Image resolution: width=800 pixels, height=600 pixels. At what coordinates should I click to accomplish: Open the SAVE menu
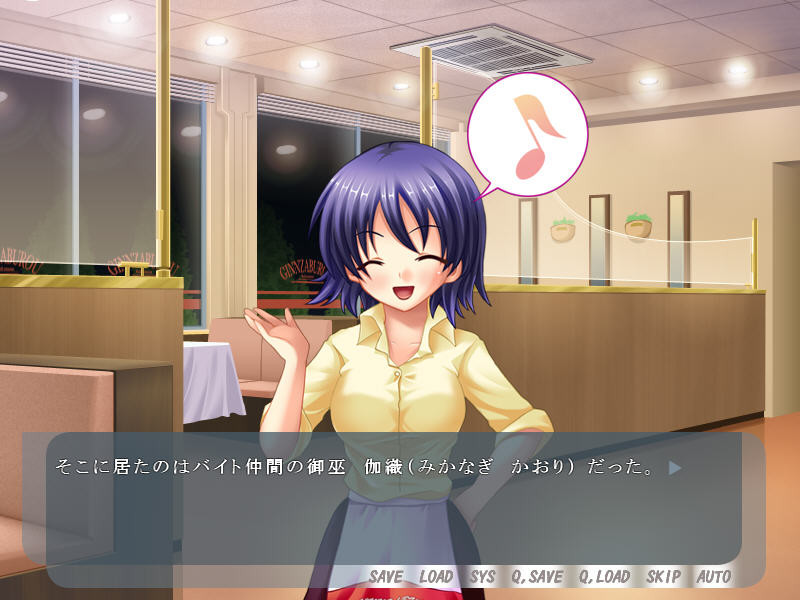tap(385, 577)
